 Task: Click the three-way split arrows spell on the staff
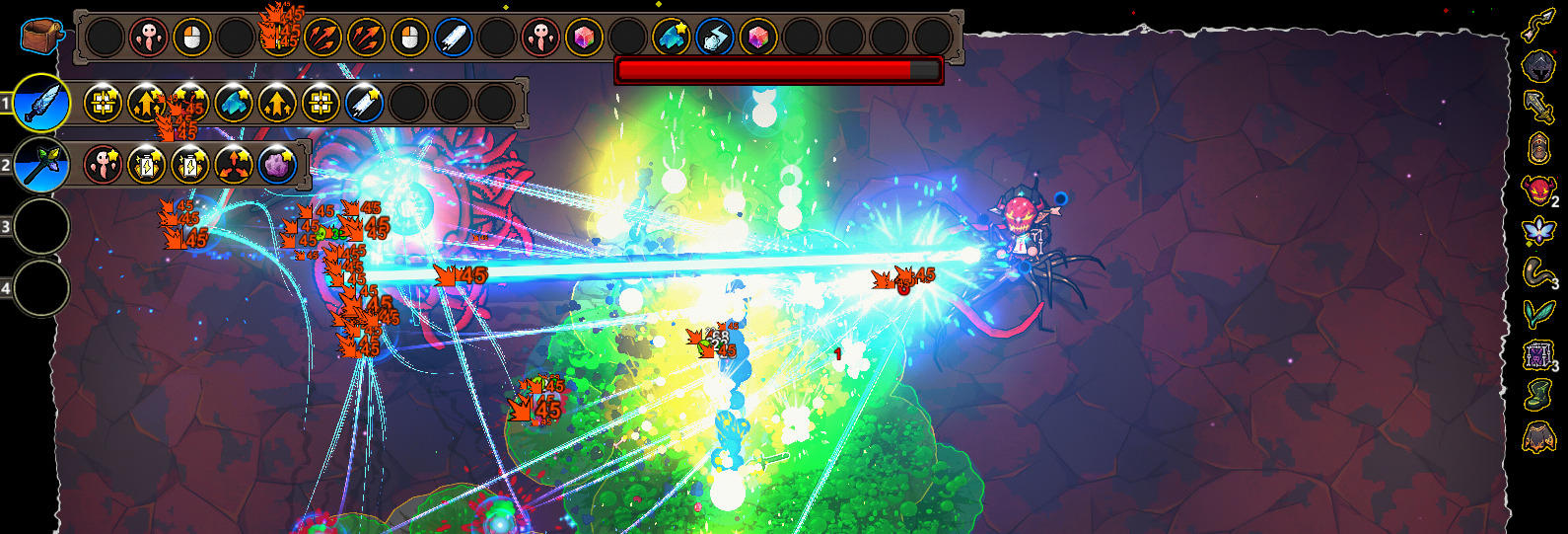(234, 164)
